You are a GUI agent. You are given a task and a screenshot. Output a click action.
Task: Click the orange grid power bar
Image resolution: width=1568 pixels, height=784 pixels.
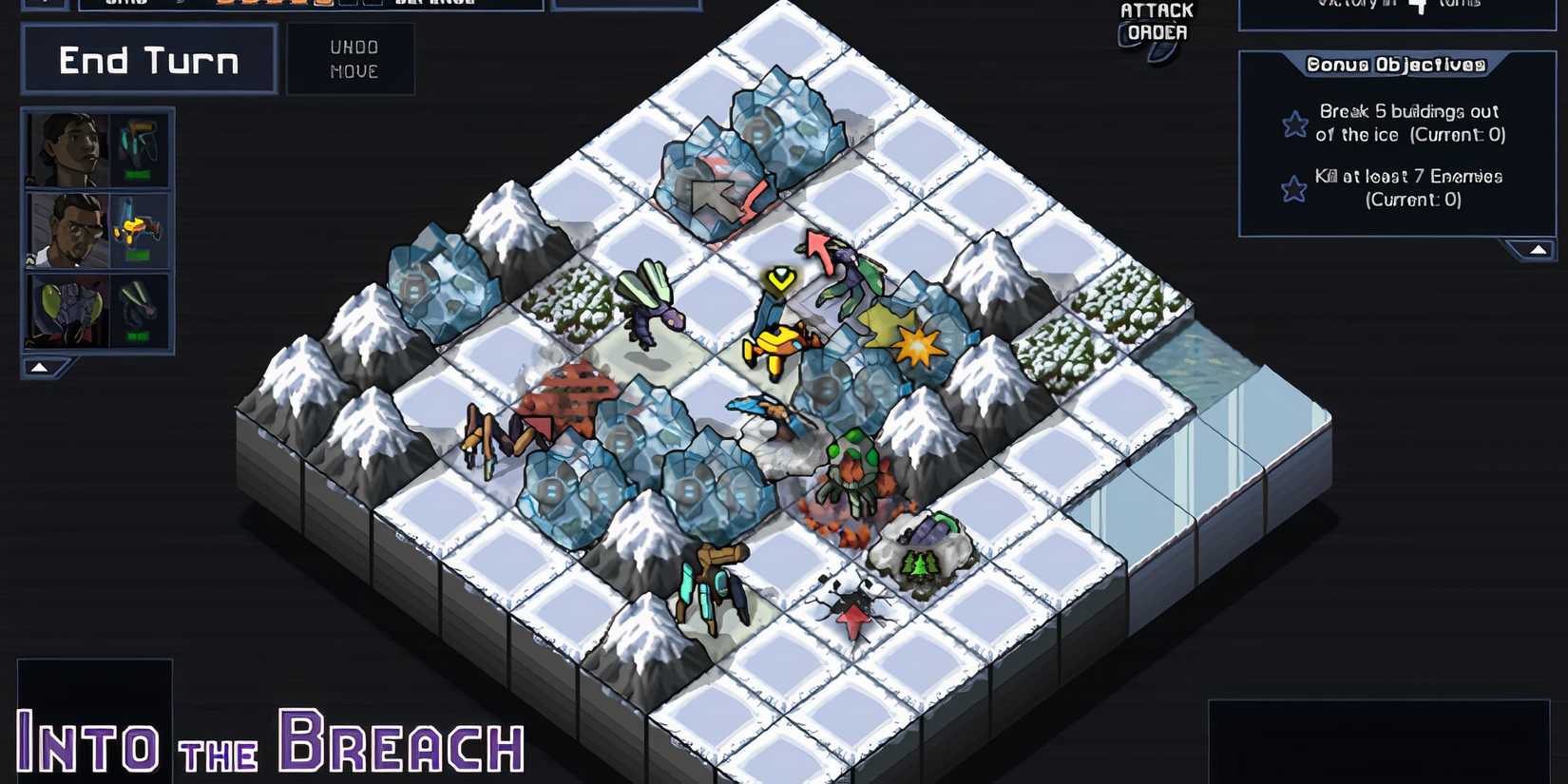(x=266, y=6)
